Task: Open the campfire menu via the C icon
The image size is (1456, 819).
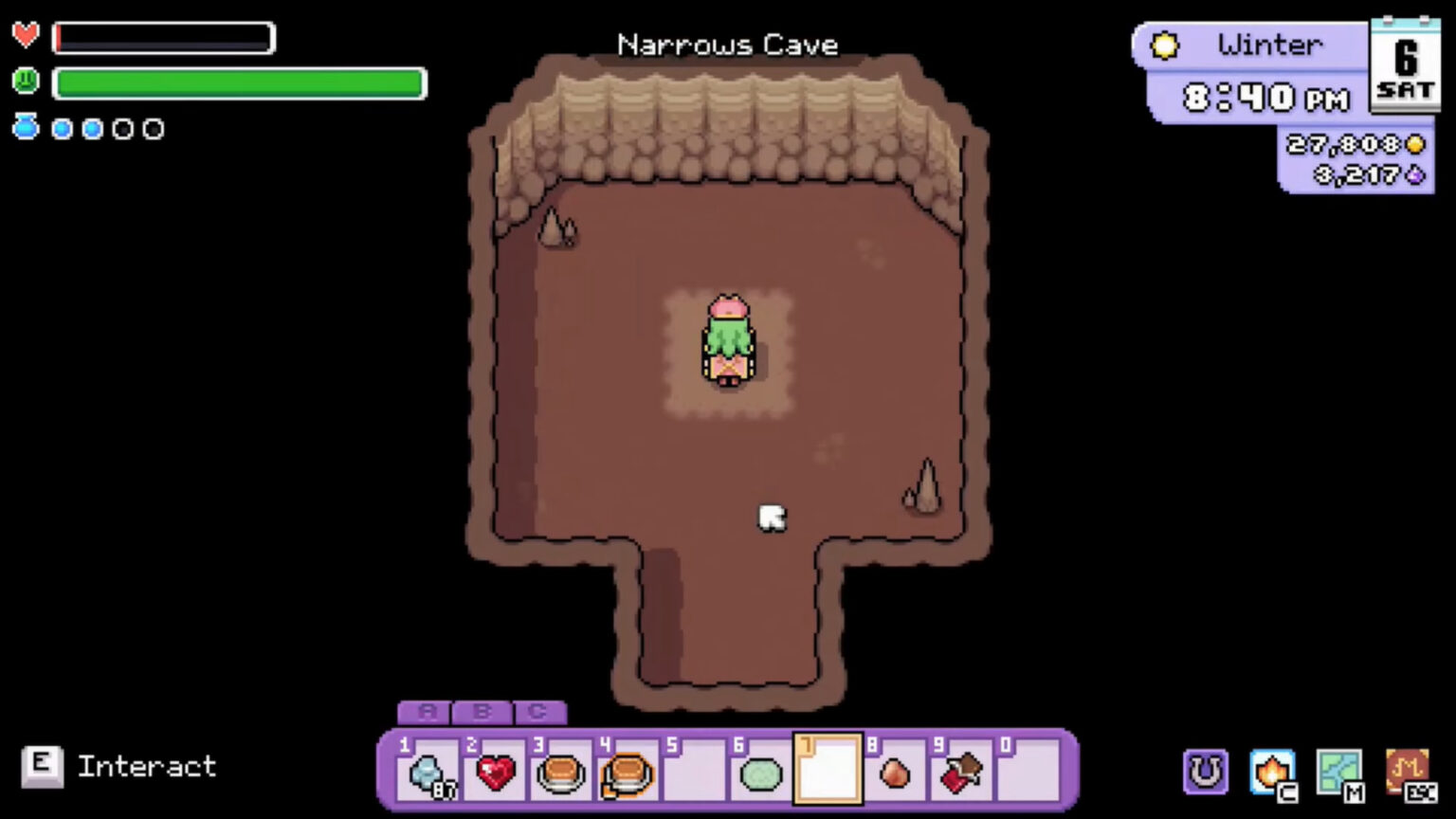Action: [1271, 770]
